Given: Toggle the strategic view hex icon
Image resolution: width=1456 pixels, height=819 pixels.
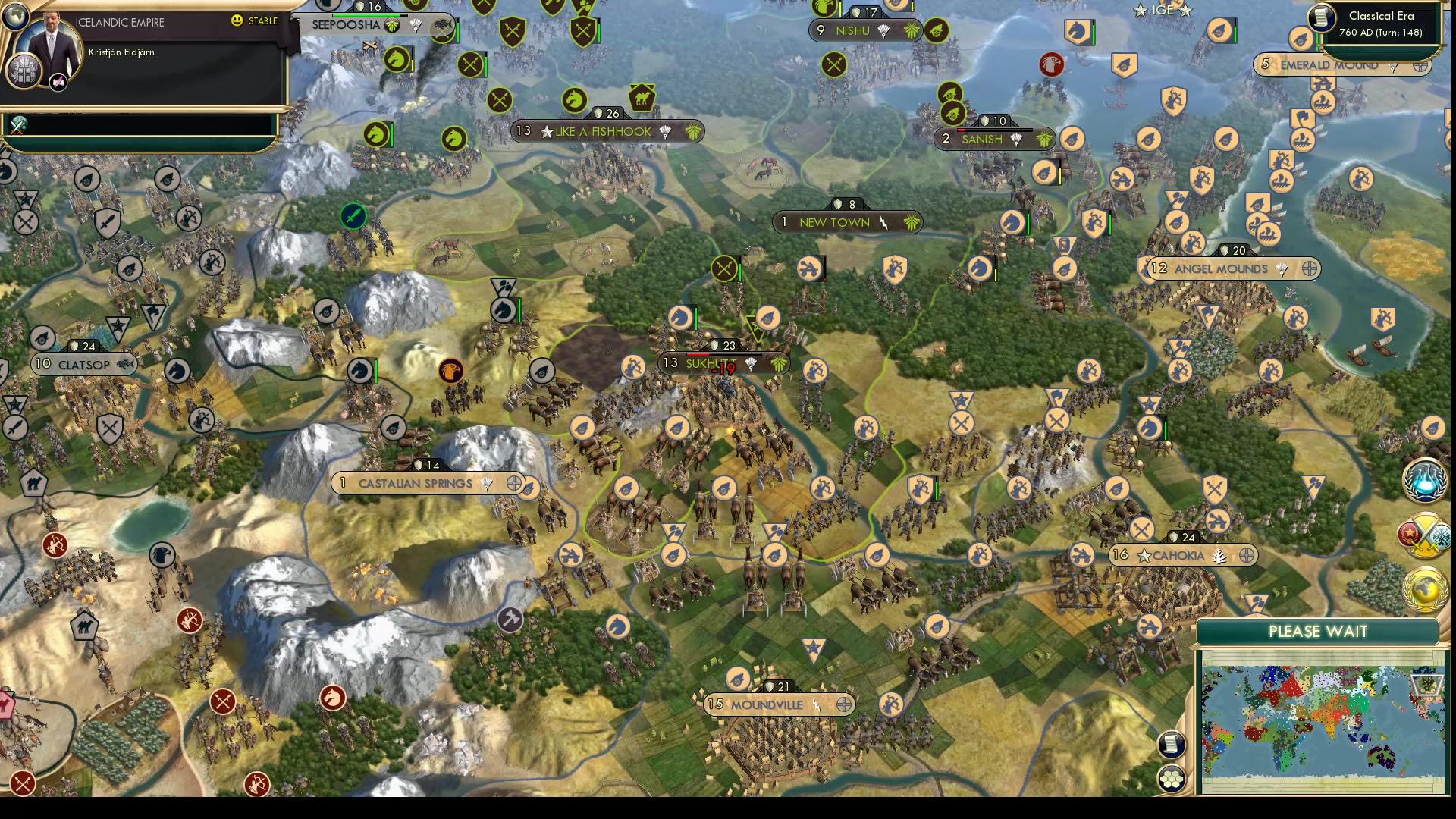Looking at the screenshot, I should [x=1172, y=777].
